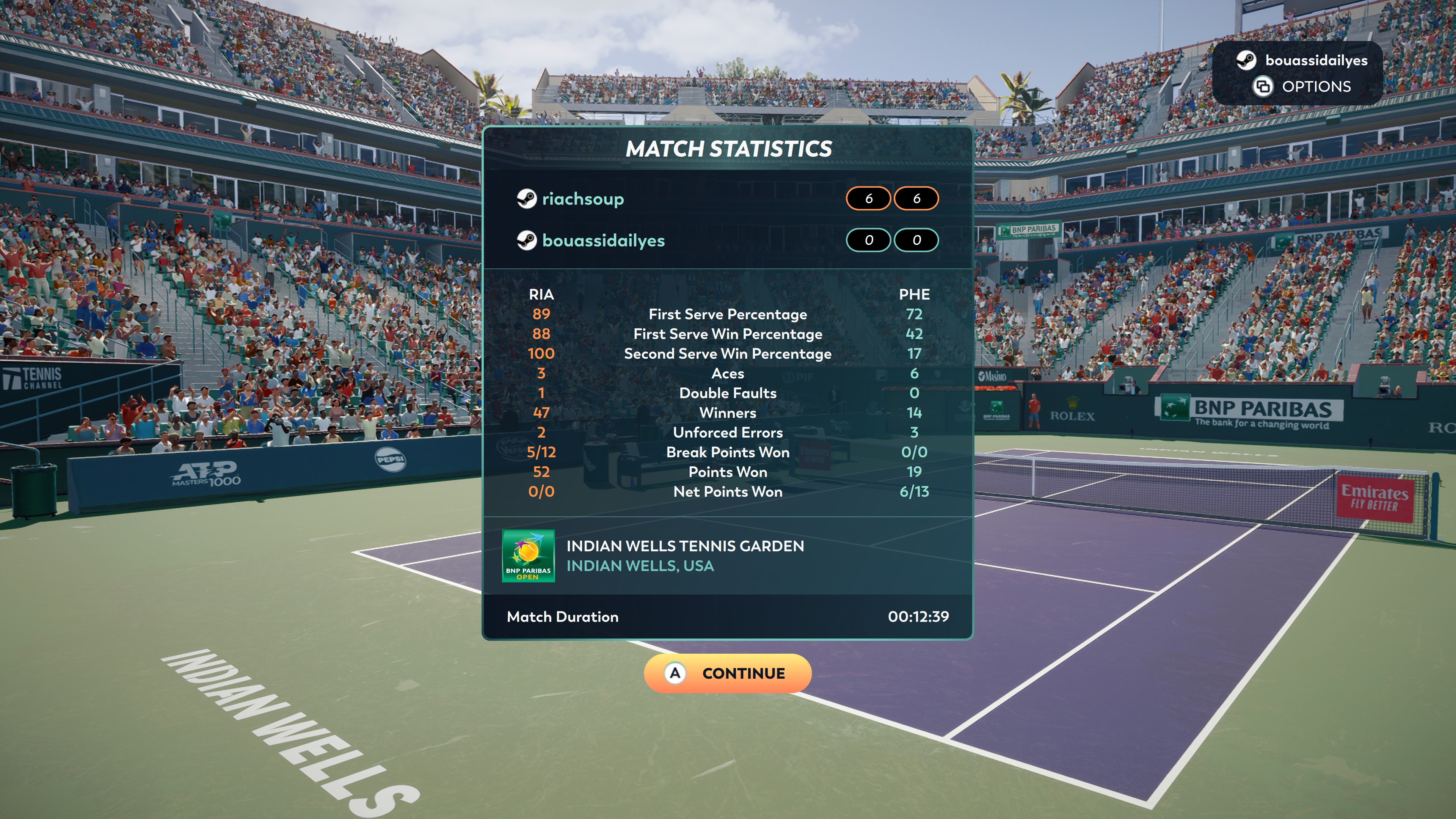Image resolution: width=1456 pixels, height=819 pixels.
Task: Select riachsoup in the match scoreboard
Action: point(582,199)
